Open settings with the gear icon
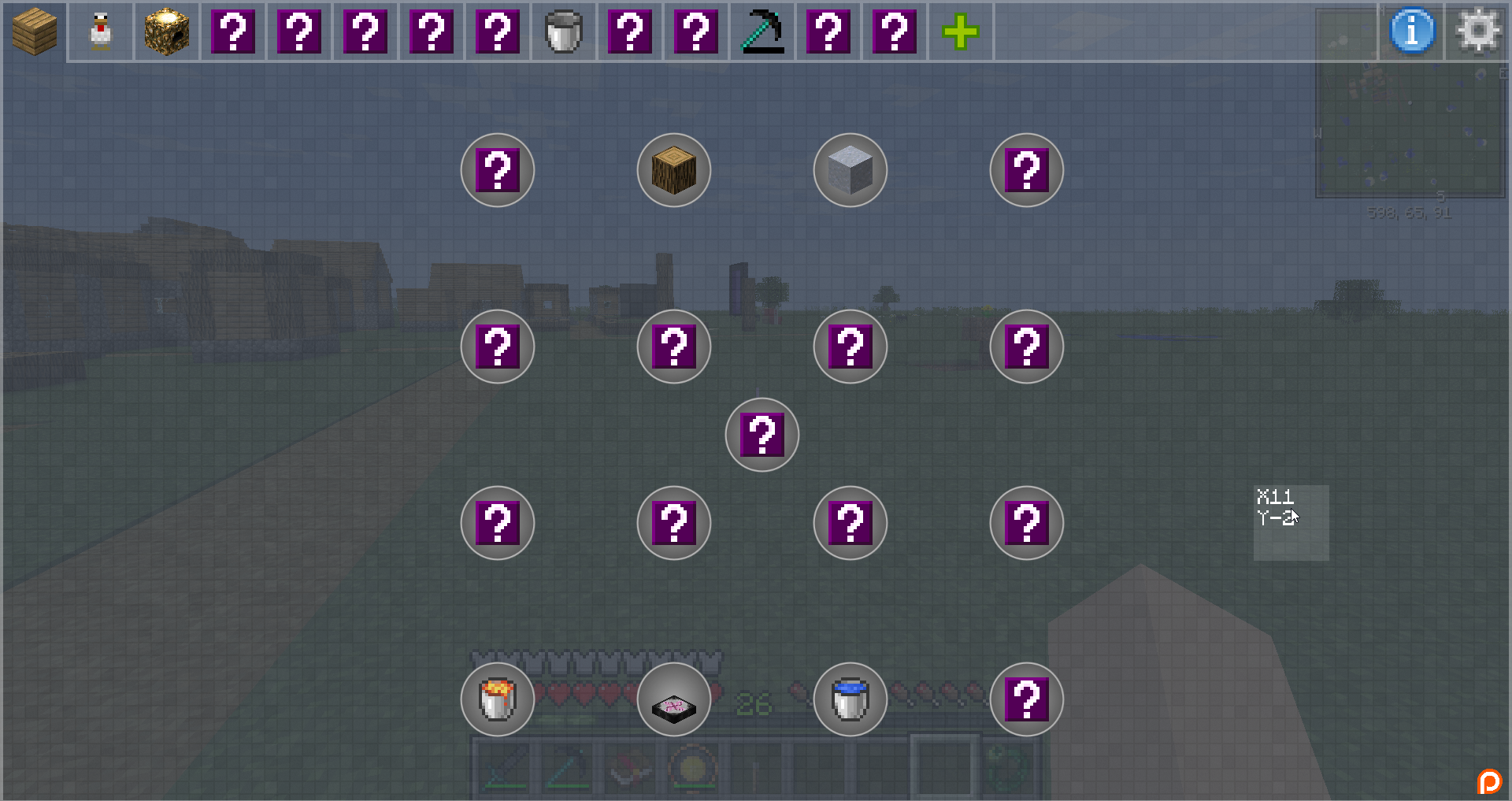This screenshot has height=801, width=1512. click(1478, 32)
